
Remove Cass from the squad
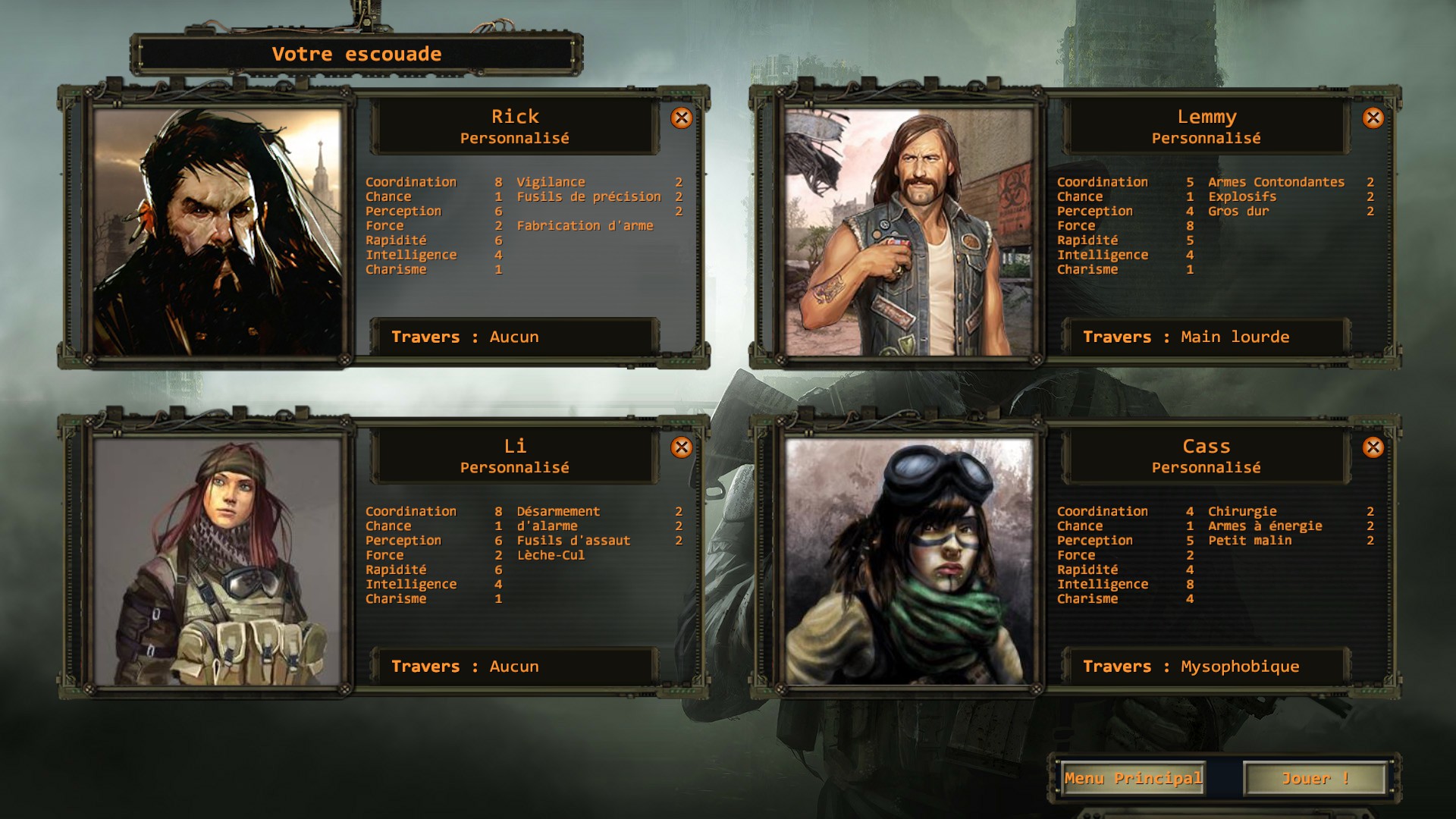pyautogui.click(x=1373, y=447)
